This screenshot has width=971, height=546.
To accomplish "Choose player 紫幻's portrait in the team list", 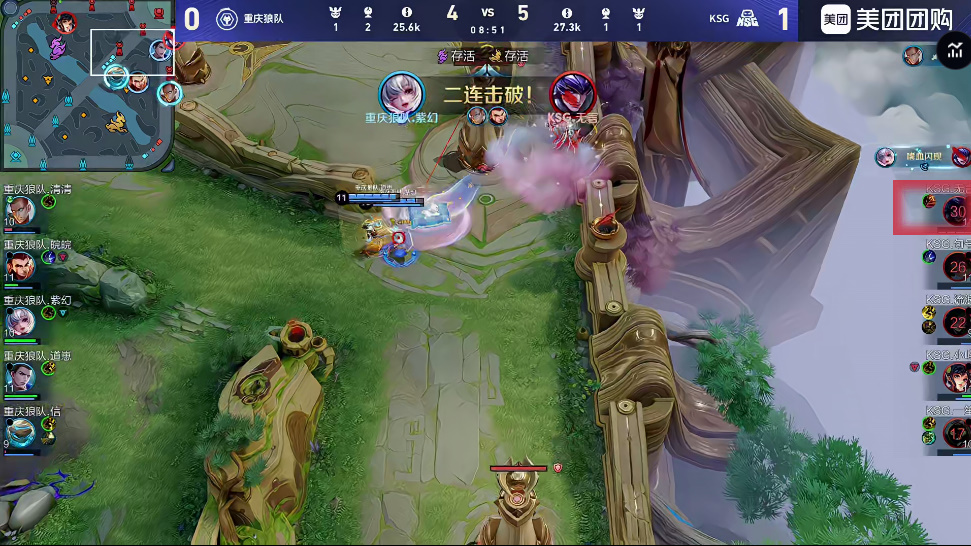I will coord(20,321).
